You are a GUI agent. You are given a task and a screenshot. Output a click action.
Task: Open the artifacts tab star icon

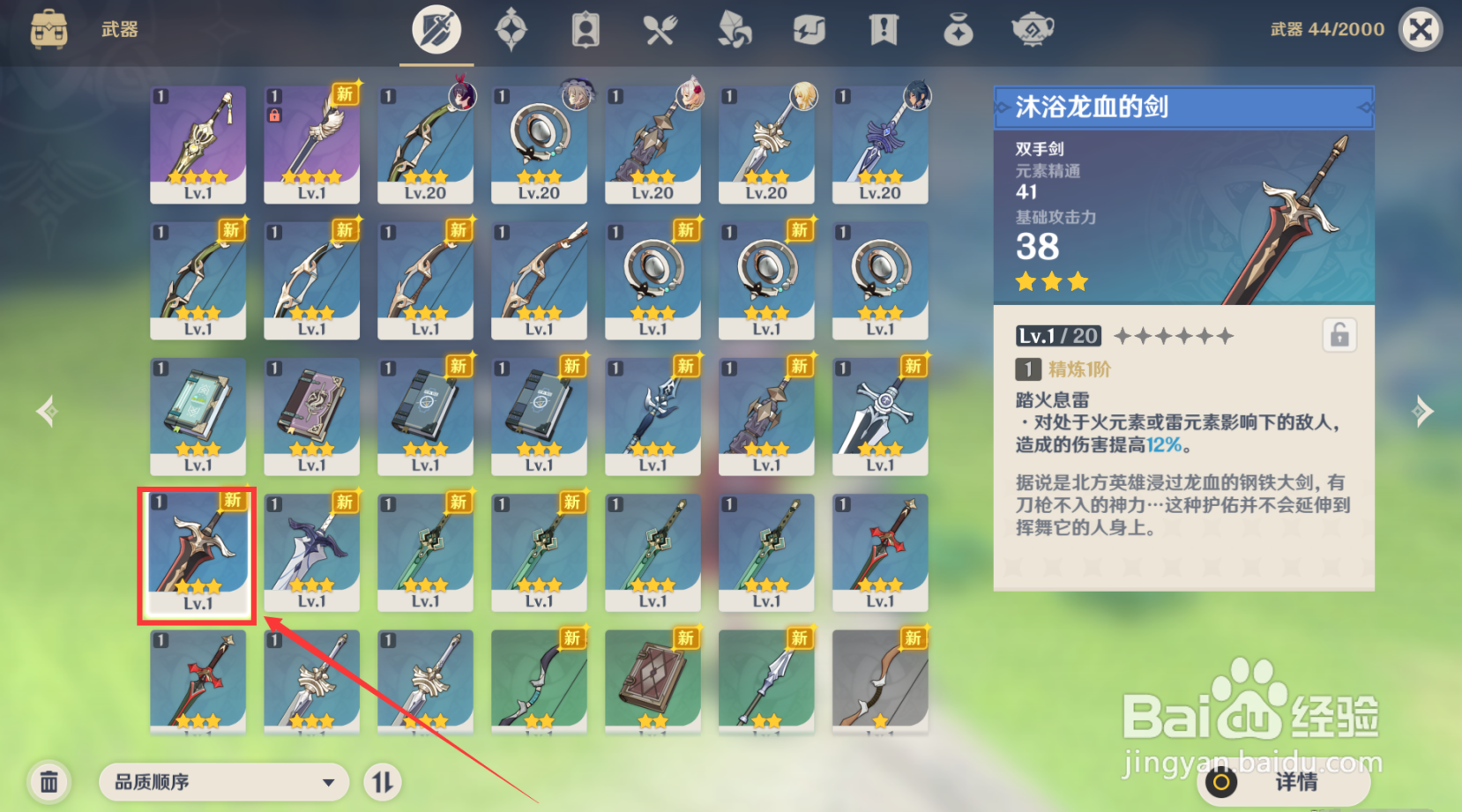tap(511, 28)
